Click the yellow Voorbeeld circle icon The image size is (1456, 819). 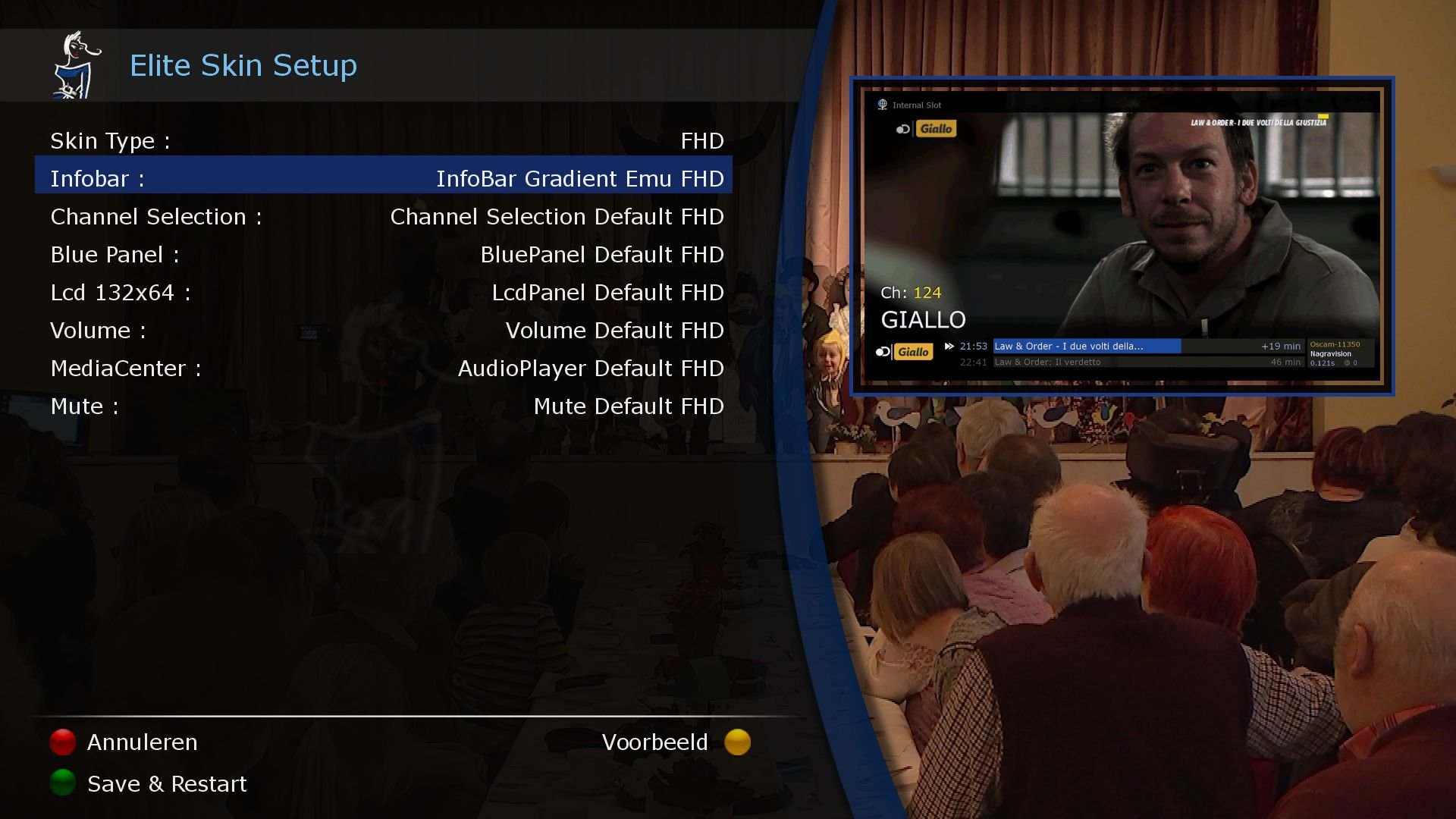736,742
